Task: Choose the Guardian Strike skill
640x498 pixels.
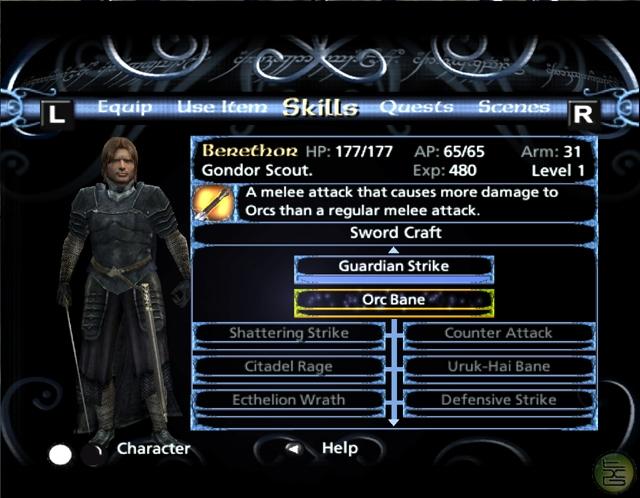Action: point(394,267)
